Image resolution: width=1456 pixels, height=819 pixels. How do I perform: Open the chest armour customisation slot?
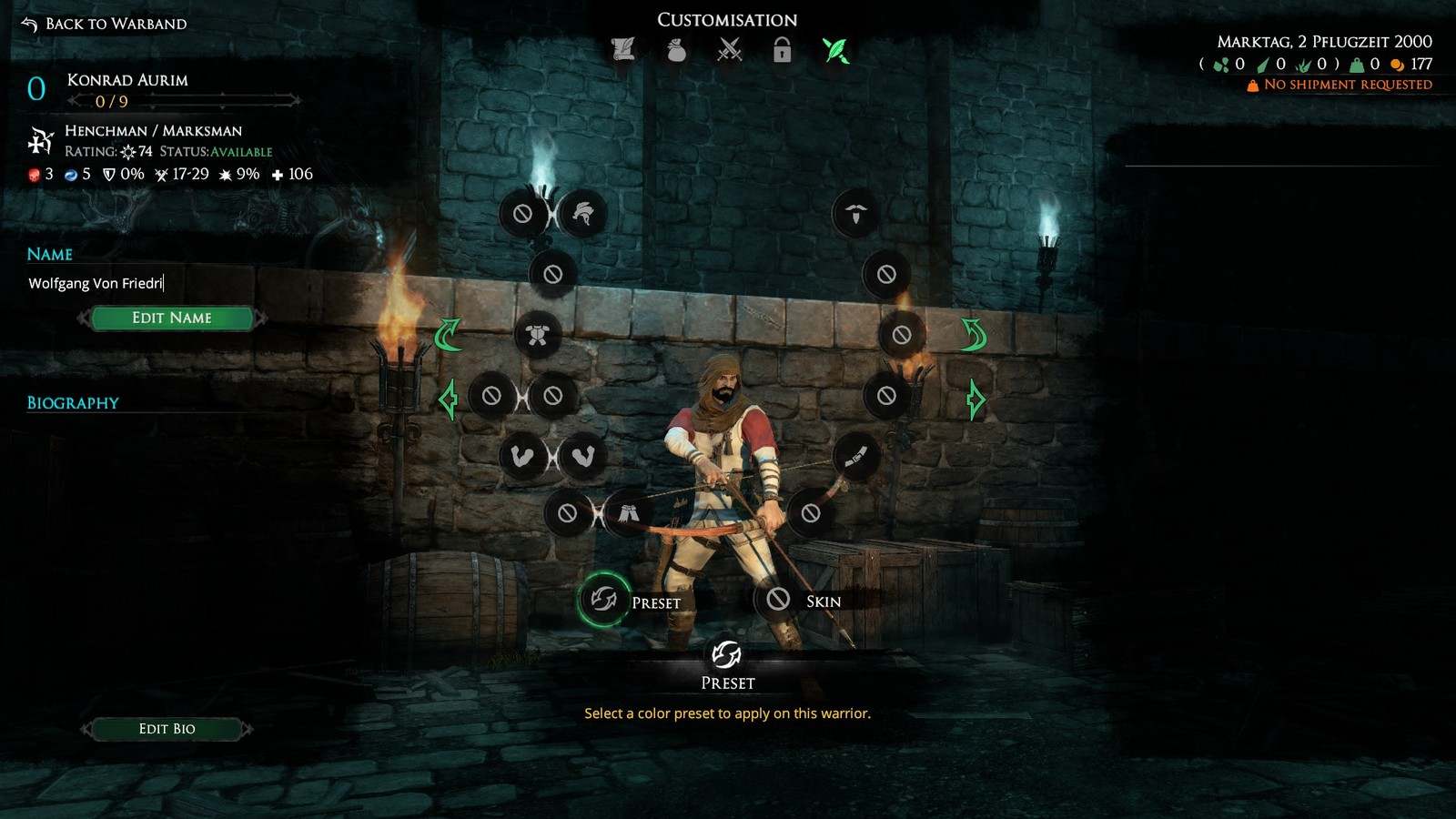coord(538,335)
